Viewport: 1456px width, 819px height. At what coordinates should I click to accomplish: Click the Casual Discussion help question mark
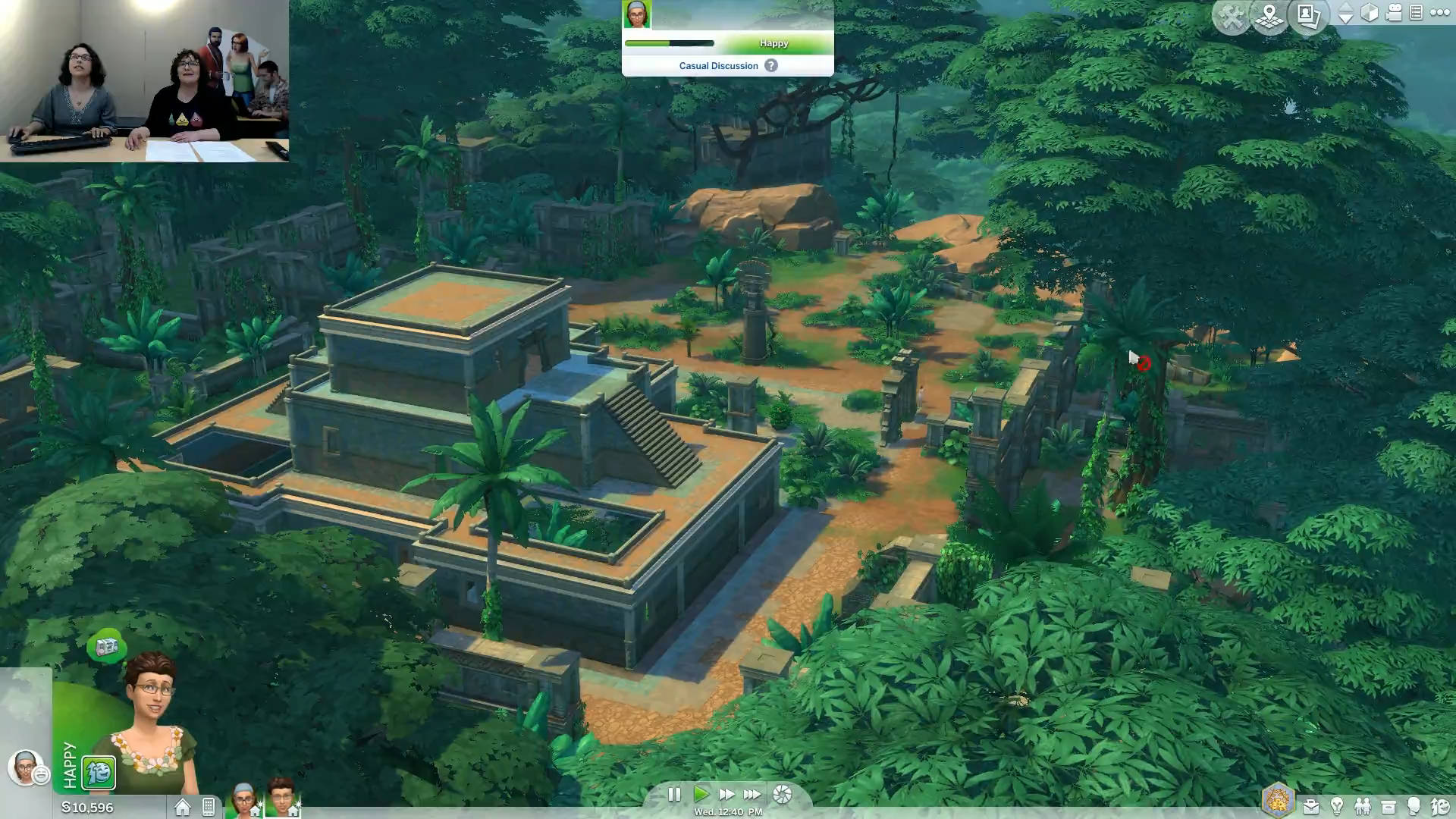771,65
